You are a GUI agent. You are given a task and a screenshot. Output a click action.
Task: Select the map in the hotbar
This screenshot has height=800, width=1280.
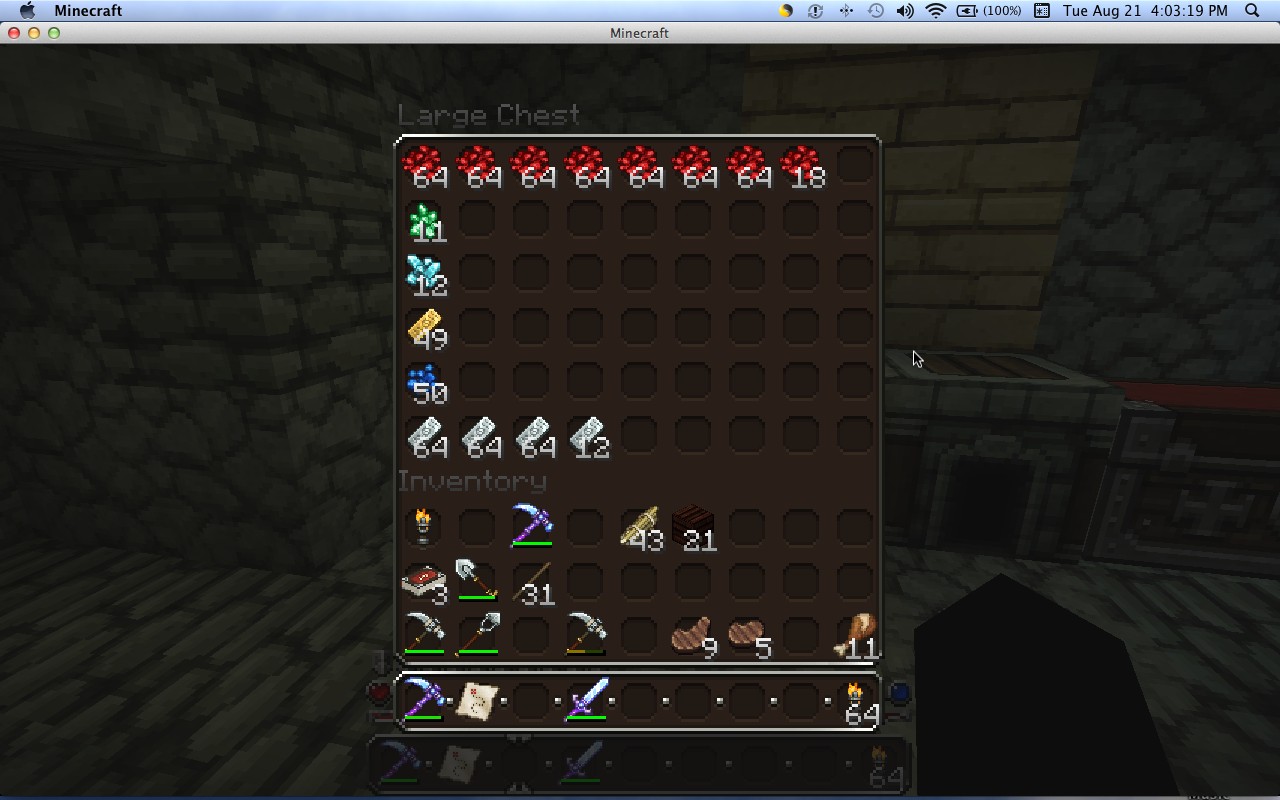coord(477,700)
